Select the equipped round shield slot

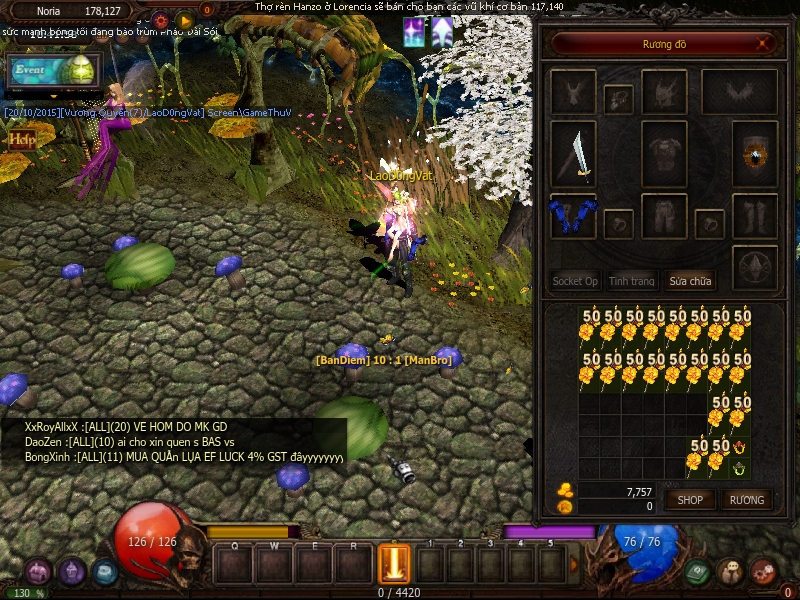tap(754, 155)
